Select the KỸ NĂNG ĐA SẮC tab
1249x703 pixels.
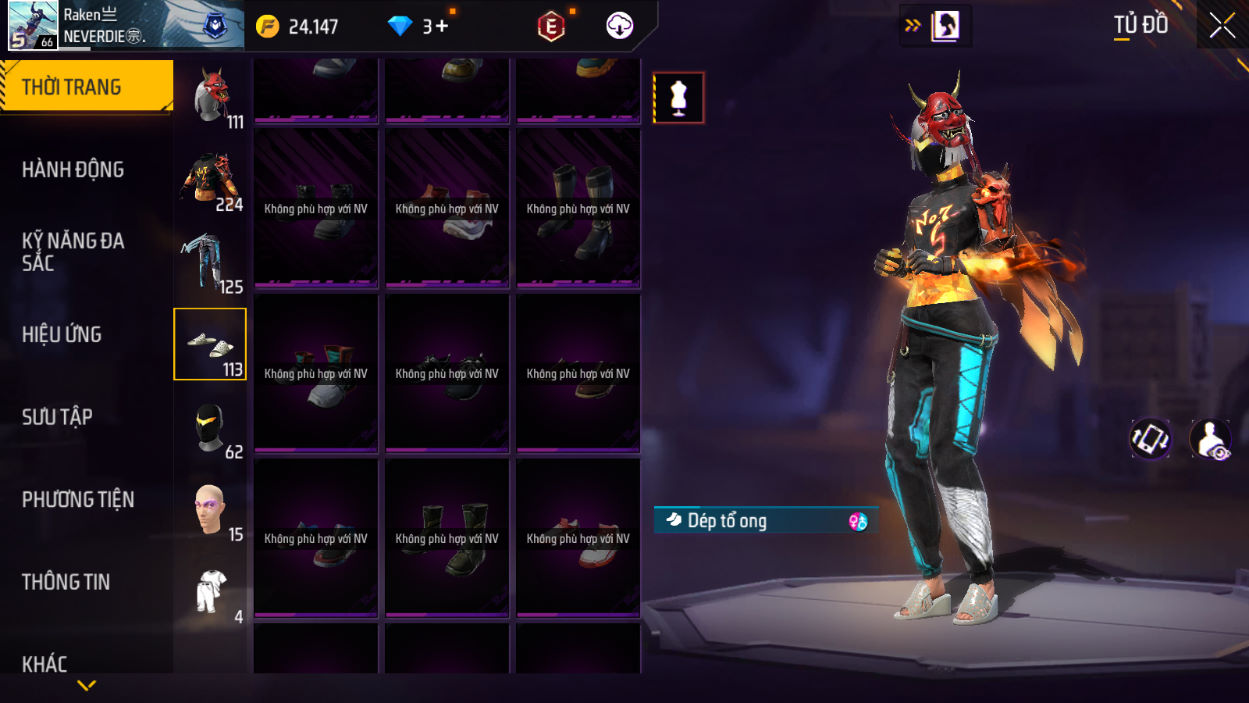coord(73,252)
